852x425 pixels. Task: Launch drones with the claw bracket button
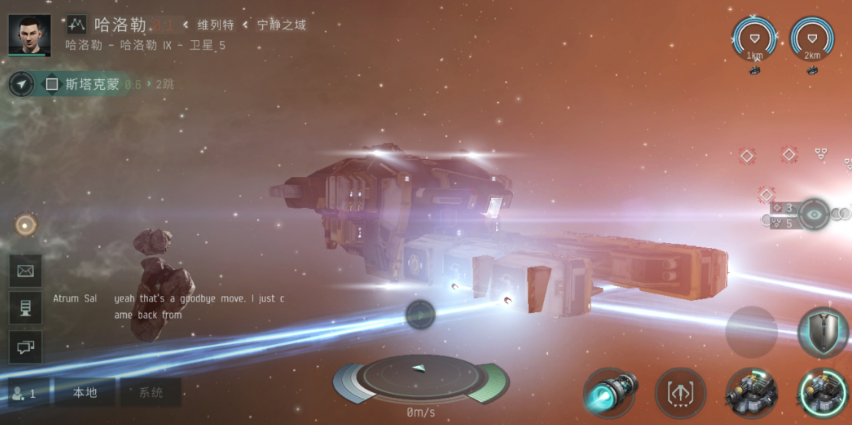(x=680, y=392)
